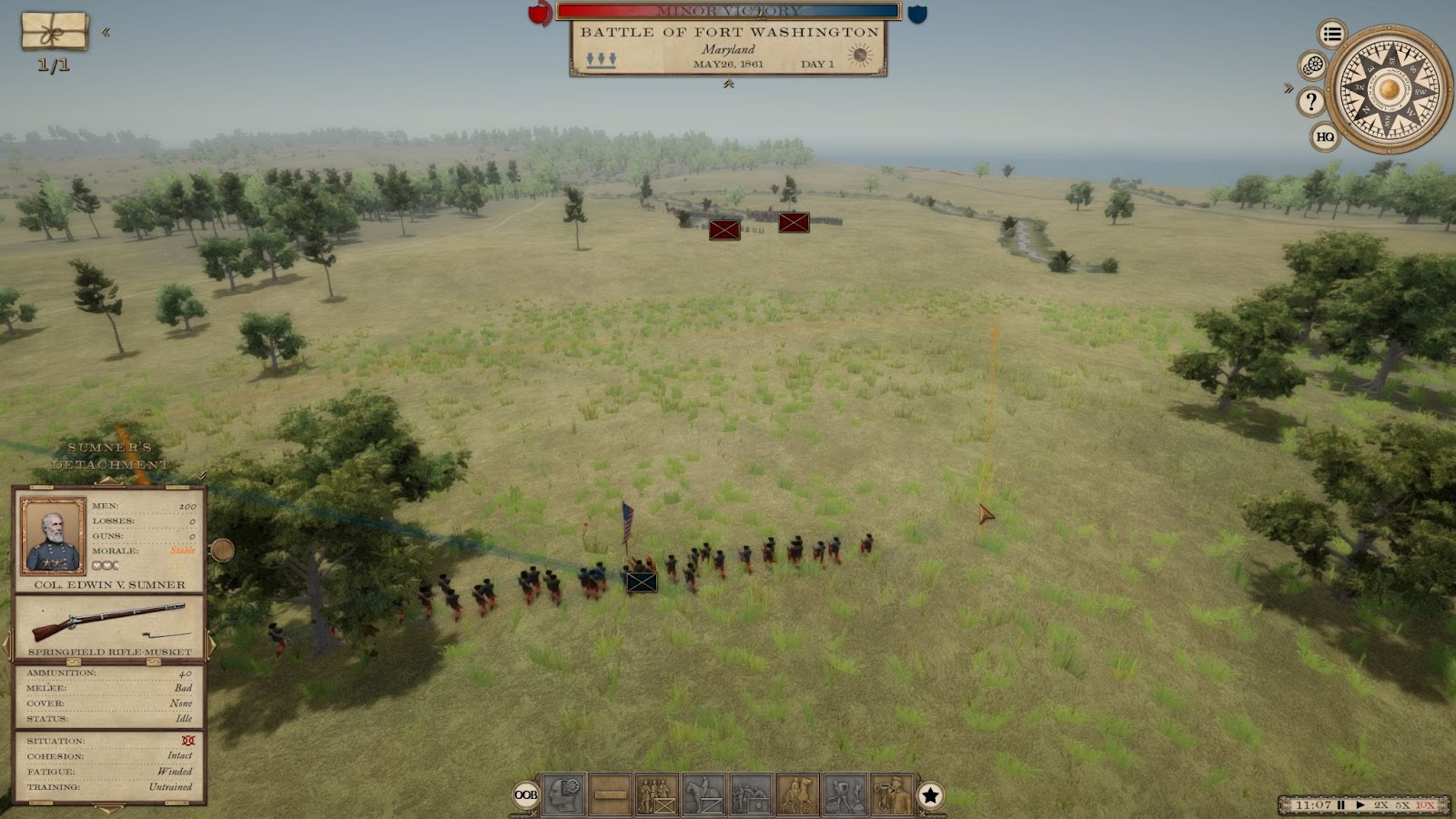The width and height of the screenshot is (1456, 819).
Task: Select the cavalry horseman command icon
Action: click(x=703, y=795)
